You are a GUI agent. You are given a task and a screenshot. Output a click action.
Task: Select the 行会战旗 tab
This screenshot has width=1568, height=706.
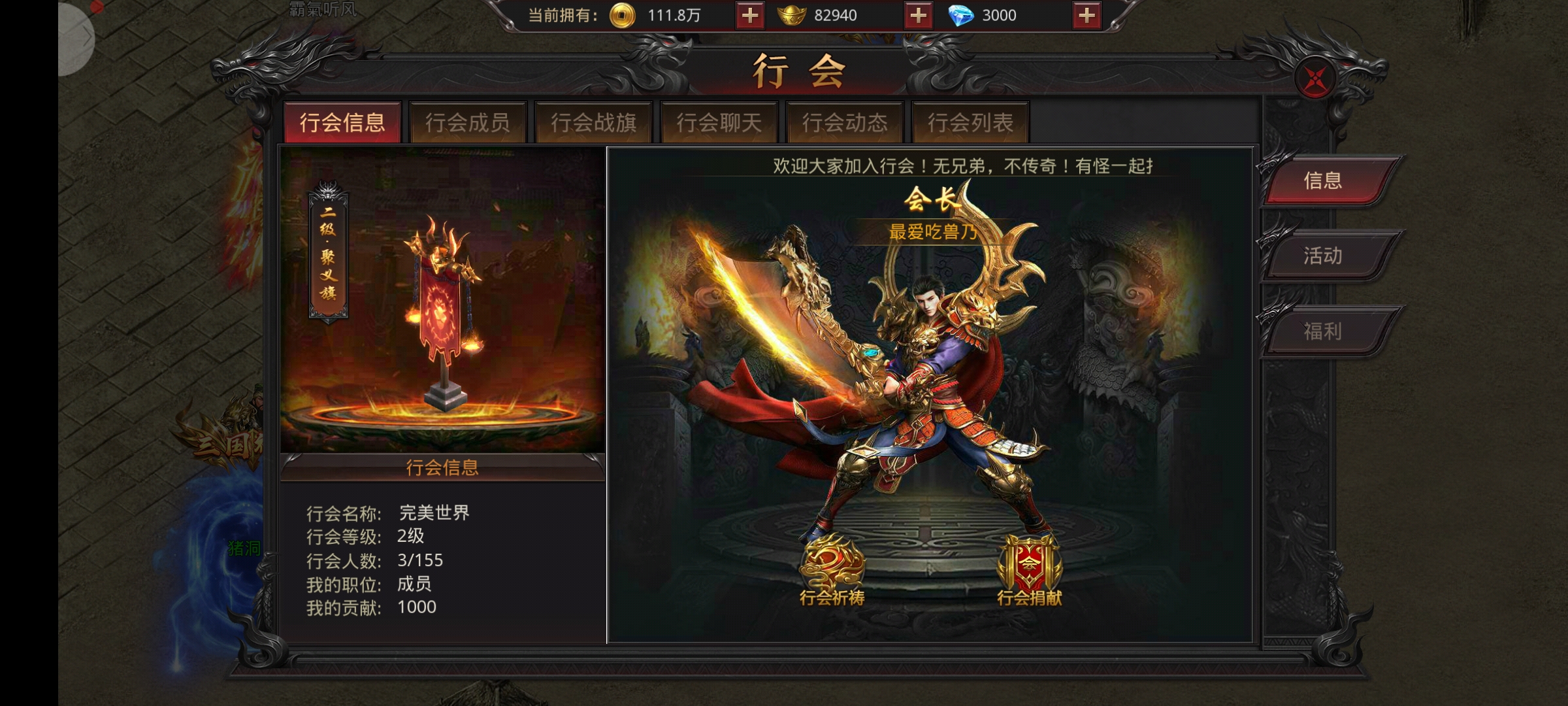coord(593,122)
